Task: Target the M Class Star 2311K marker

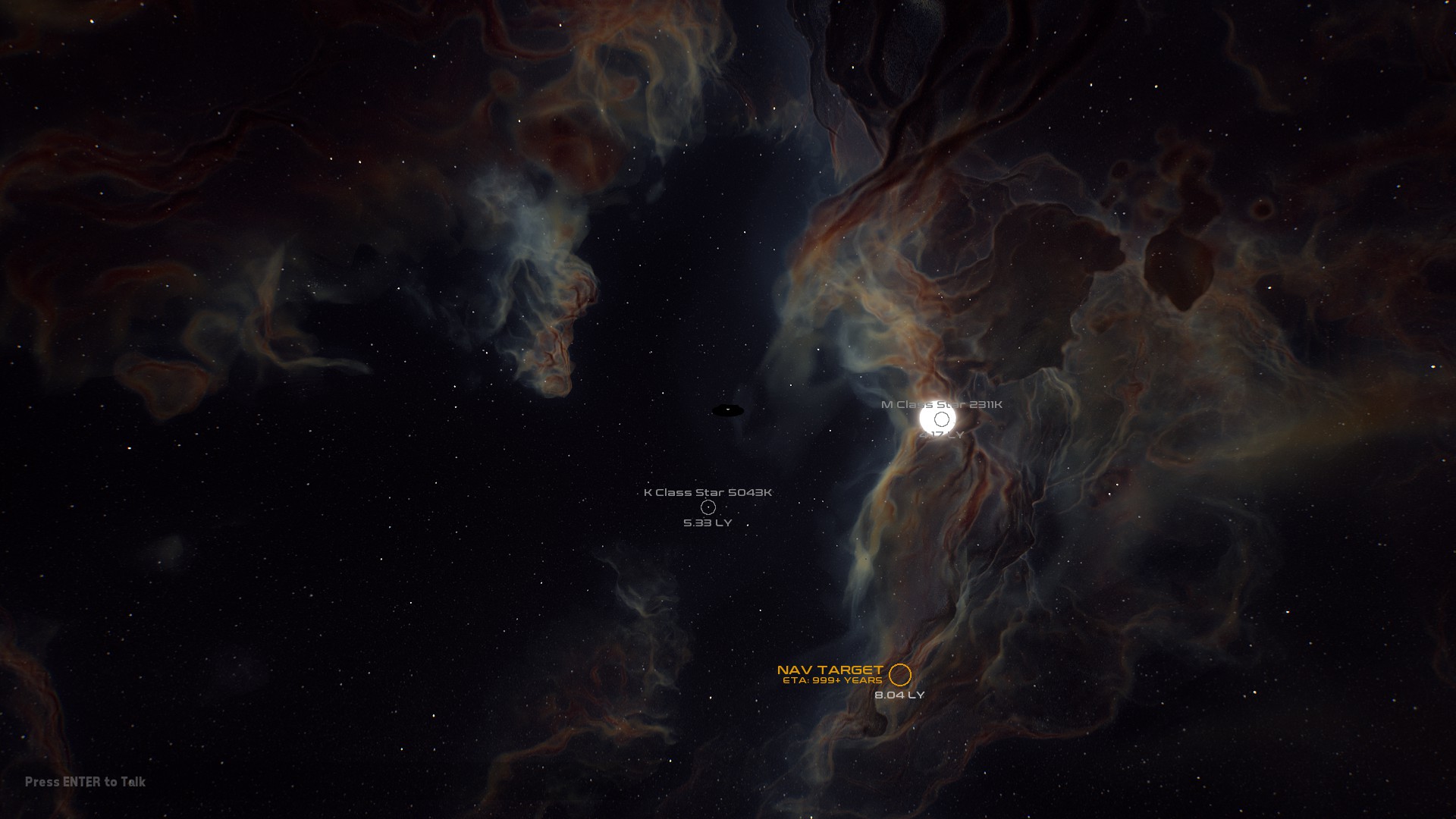Action: click(x=941, y=419)
